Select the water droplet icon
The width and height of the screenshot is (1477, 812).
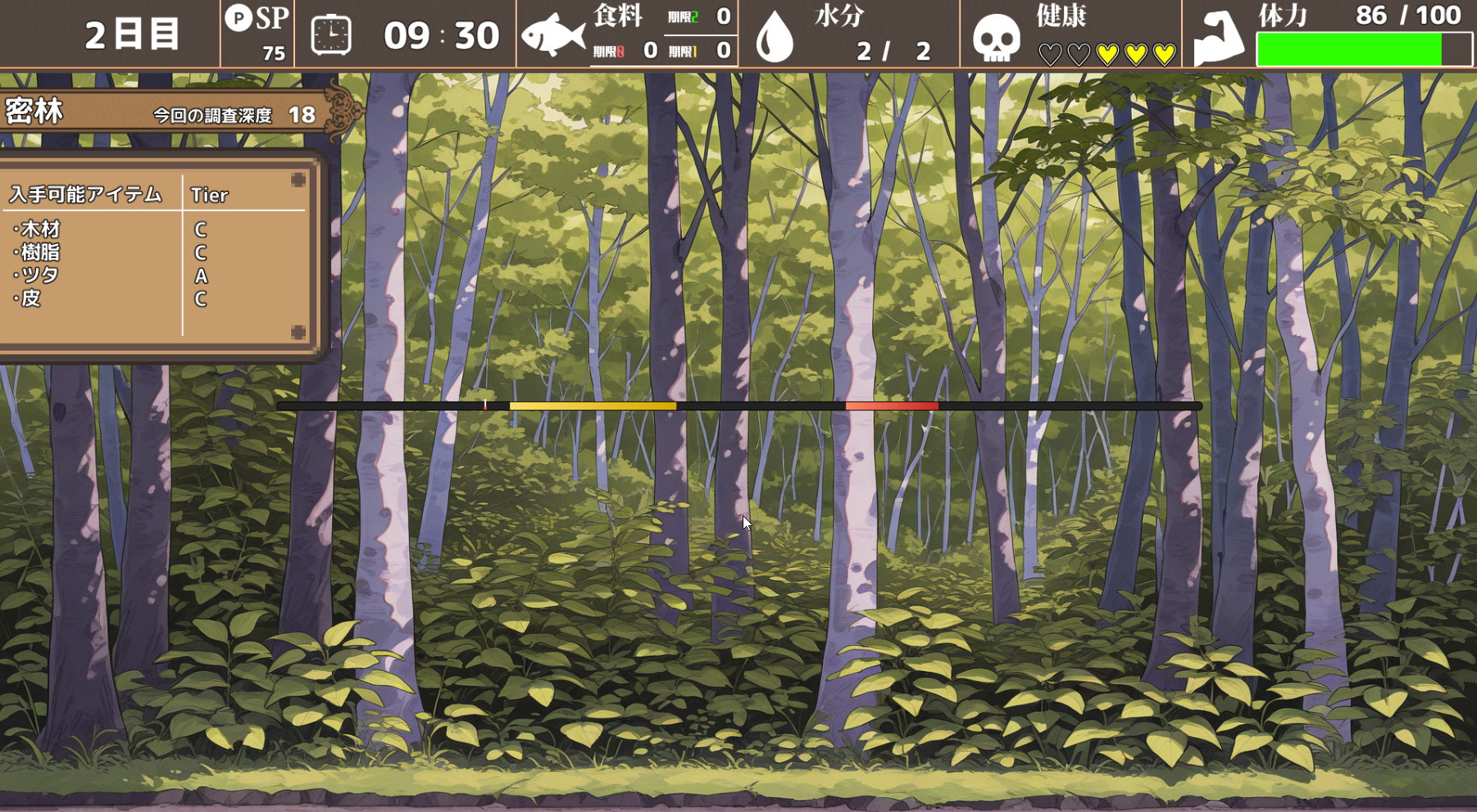775,38
